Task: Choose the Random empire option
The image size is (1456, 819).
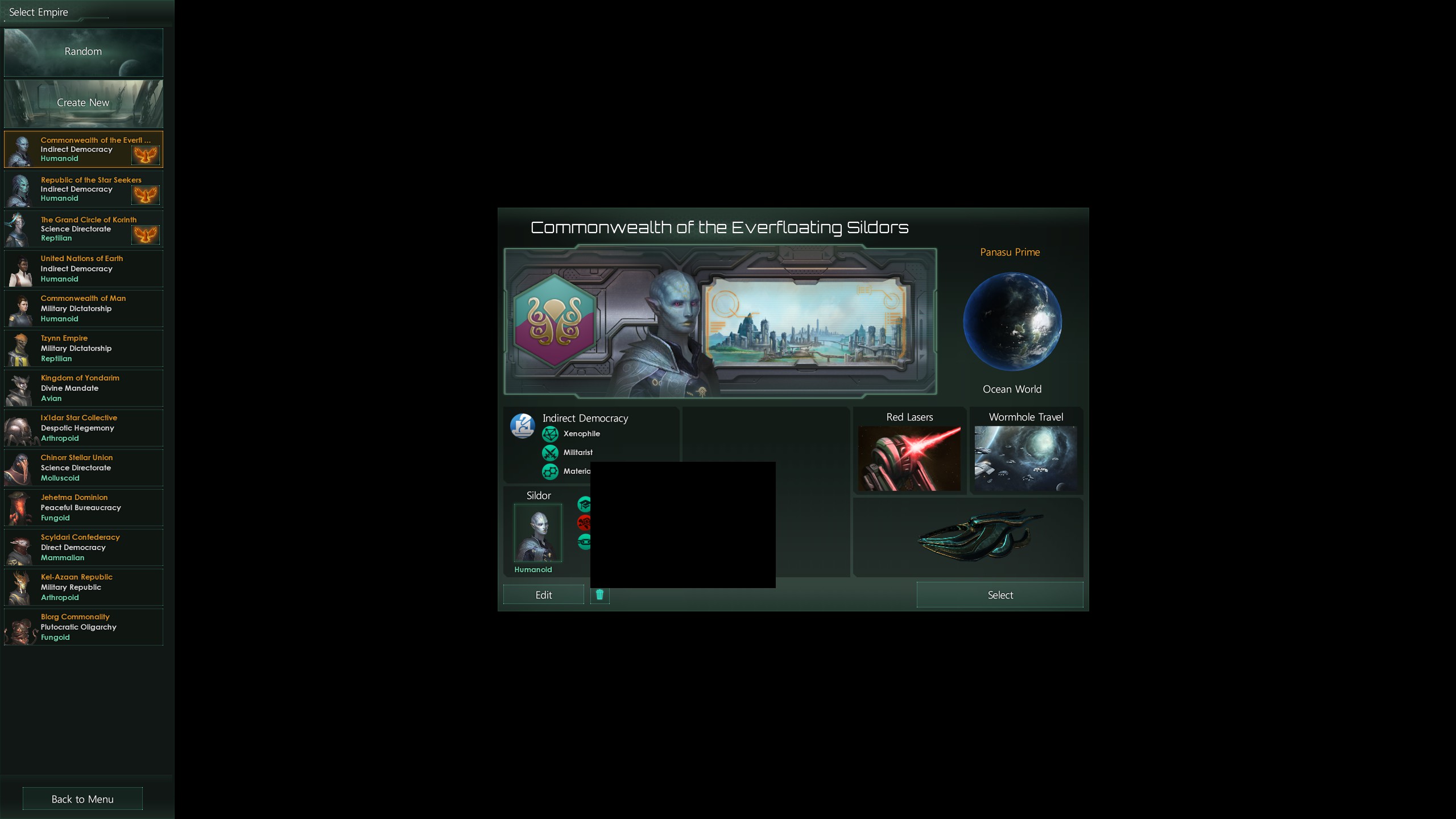Action: (83, 52)
